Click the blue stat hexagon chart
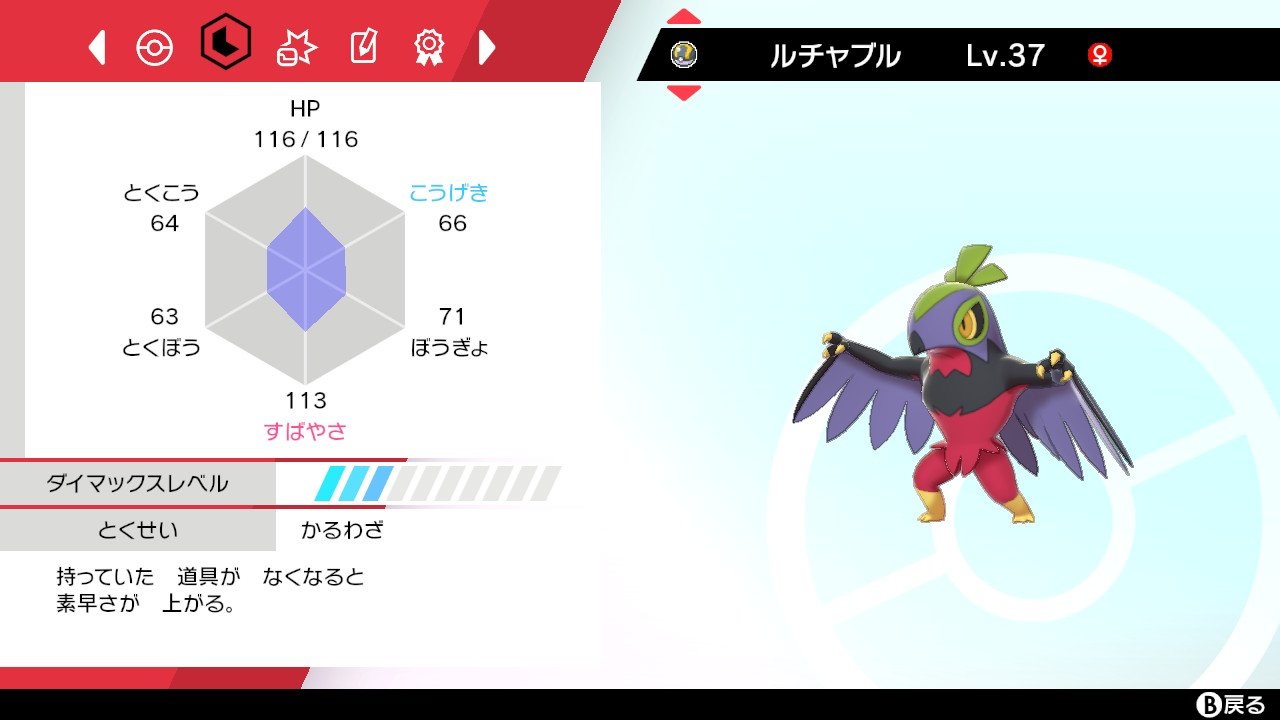The image size is (1280, 720). [x=305, y=270]
